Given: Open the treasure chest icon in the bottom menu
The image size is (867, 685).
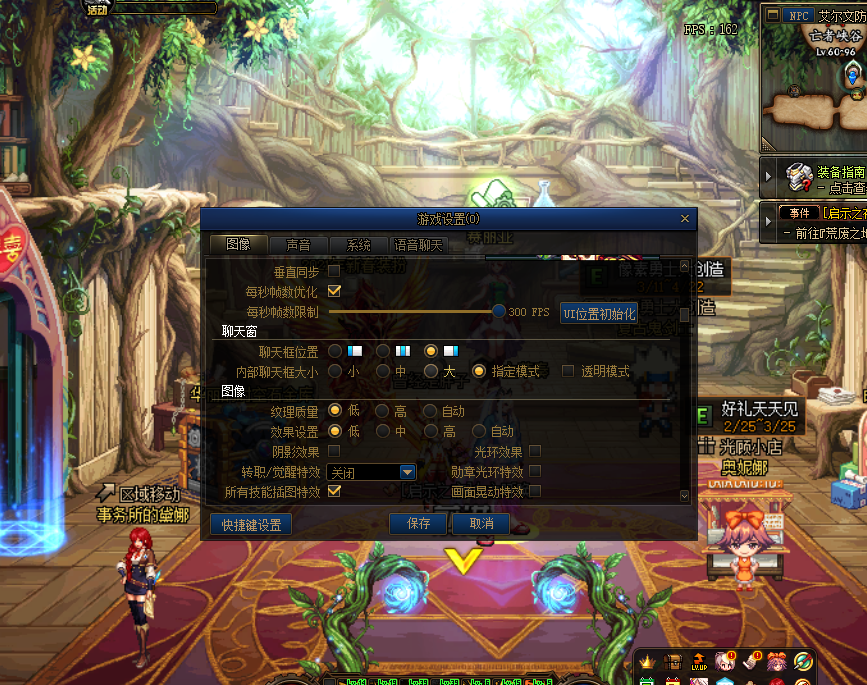Looking at the screenshot, I should pos(672,661).
